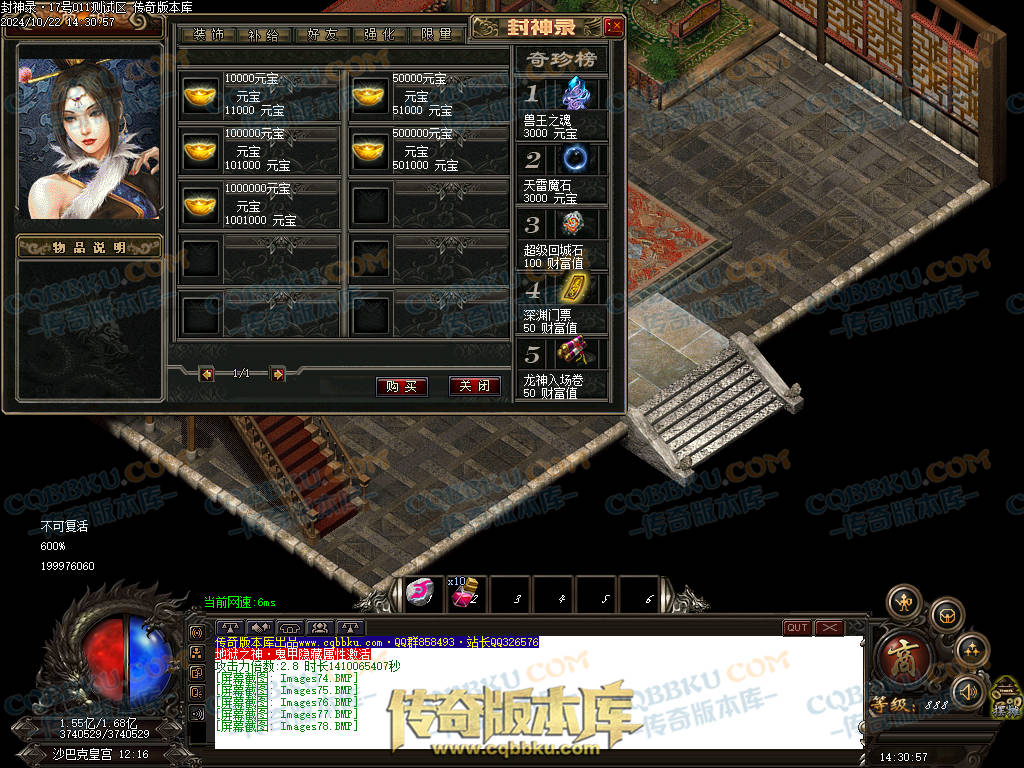Select 兽王之魂 in the rare ranking

(x=575, y=95)
